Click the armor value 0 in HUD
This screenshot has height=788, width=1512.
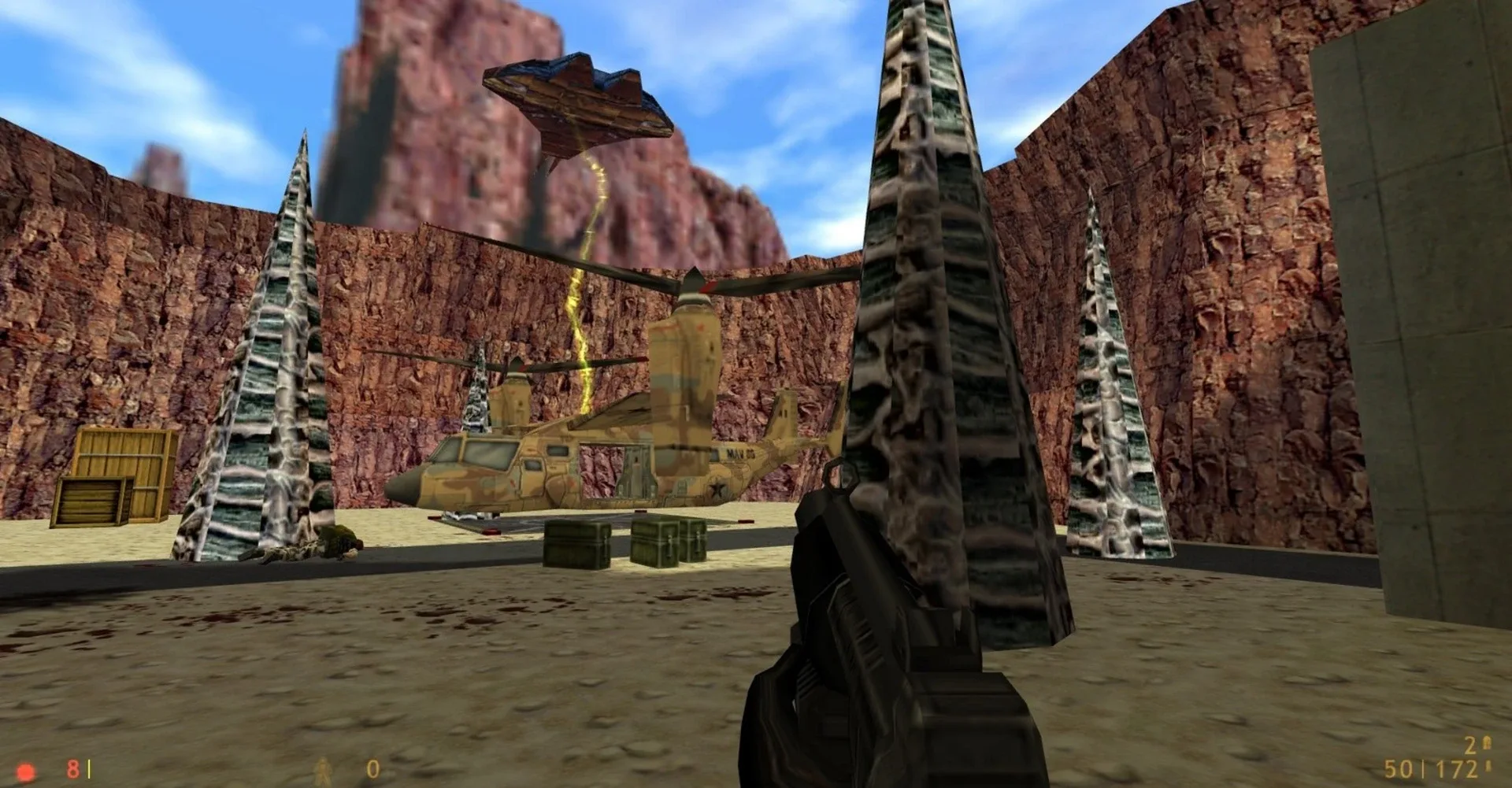pyautogui.click(x=373, y=768)
